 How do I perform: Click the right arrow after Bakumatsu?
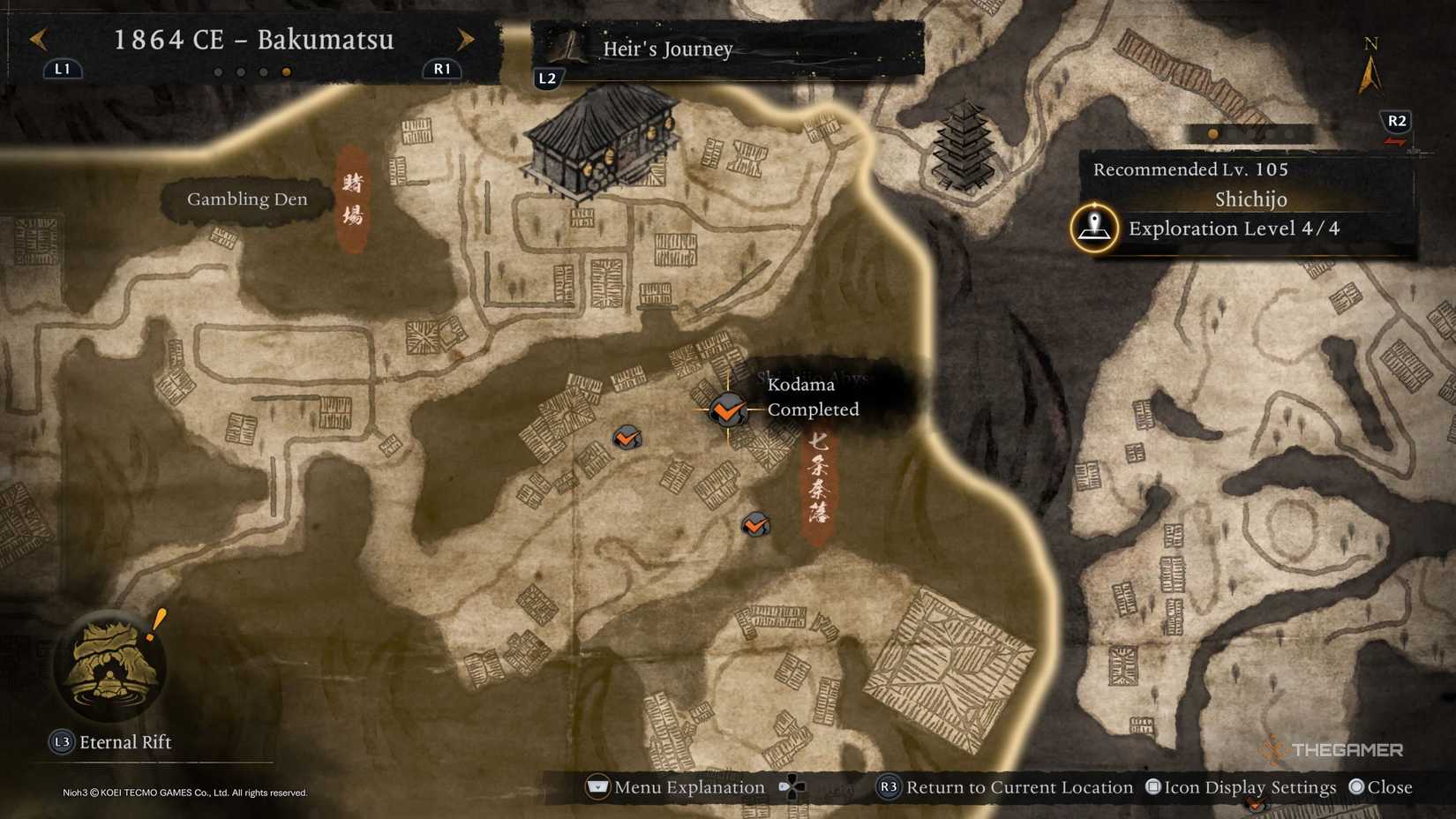(x=466, y=40)
